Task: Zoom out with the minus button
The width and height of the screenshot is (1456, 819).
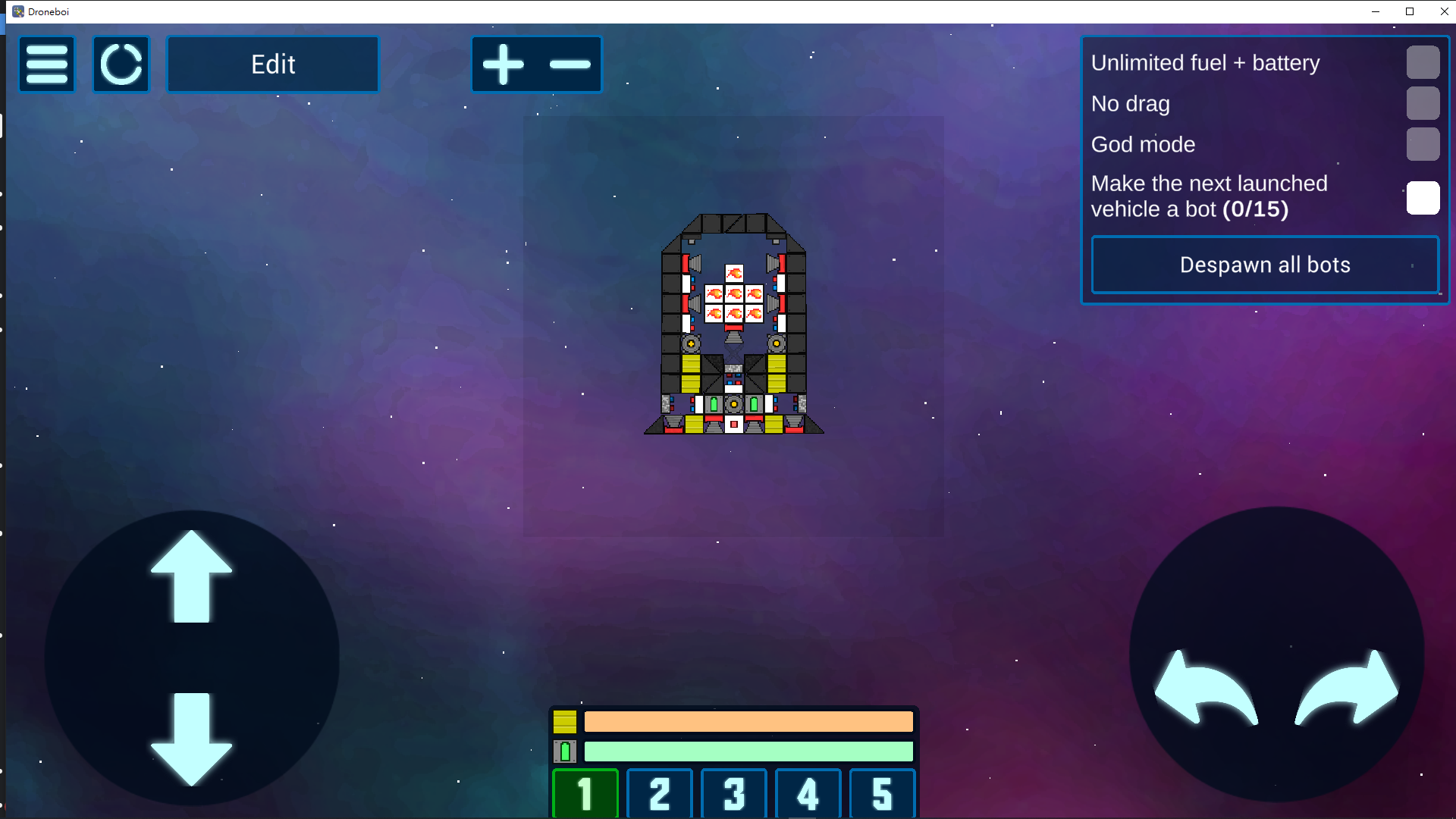Action: pyautogui.click(x=570, y=64)
